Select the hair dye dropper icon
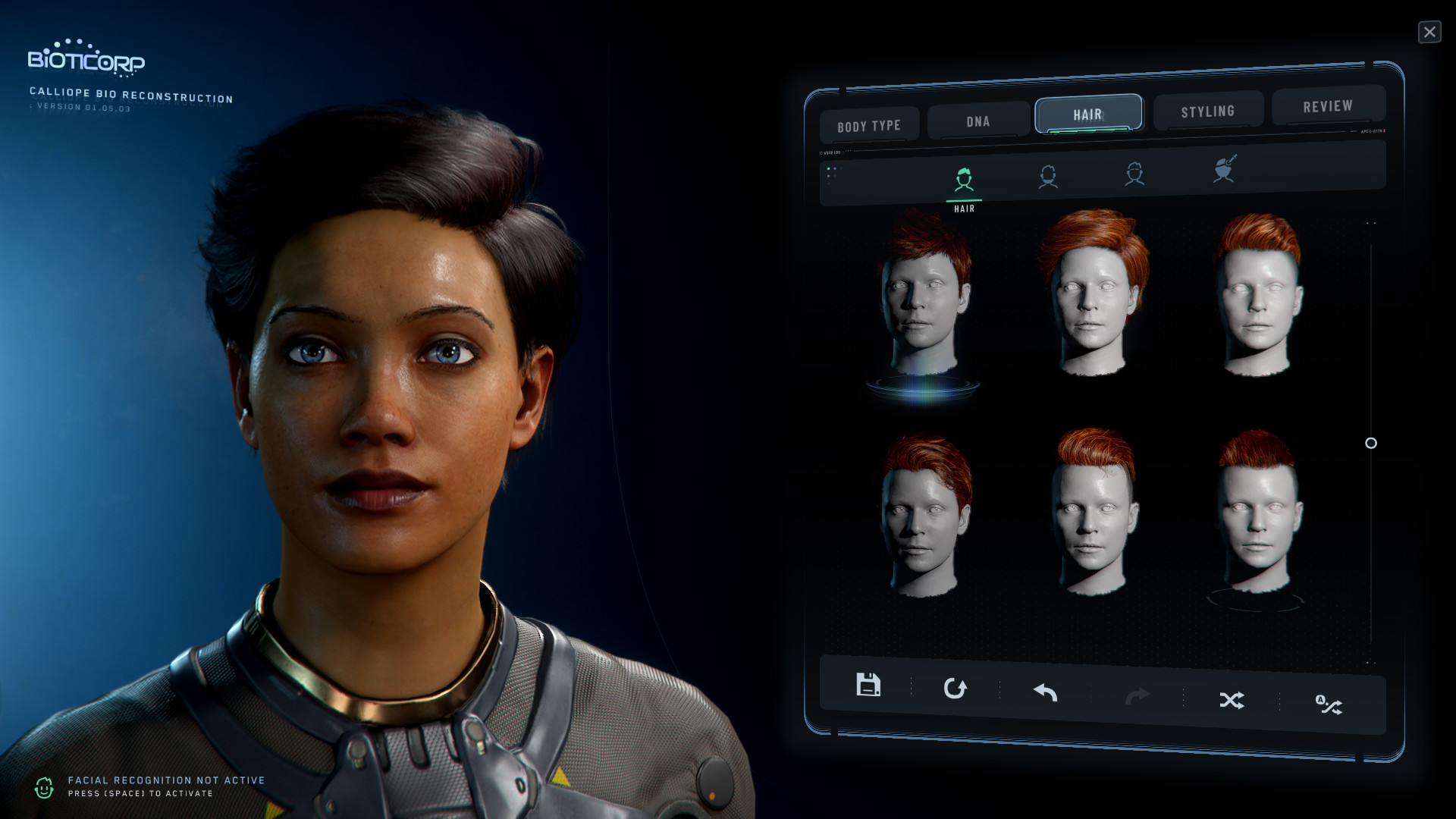Image resolution: width=1456 pixels, height=819 pixels. tap(1224, 169)
